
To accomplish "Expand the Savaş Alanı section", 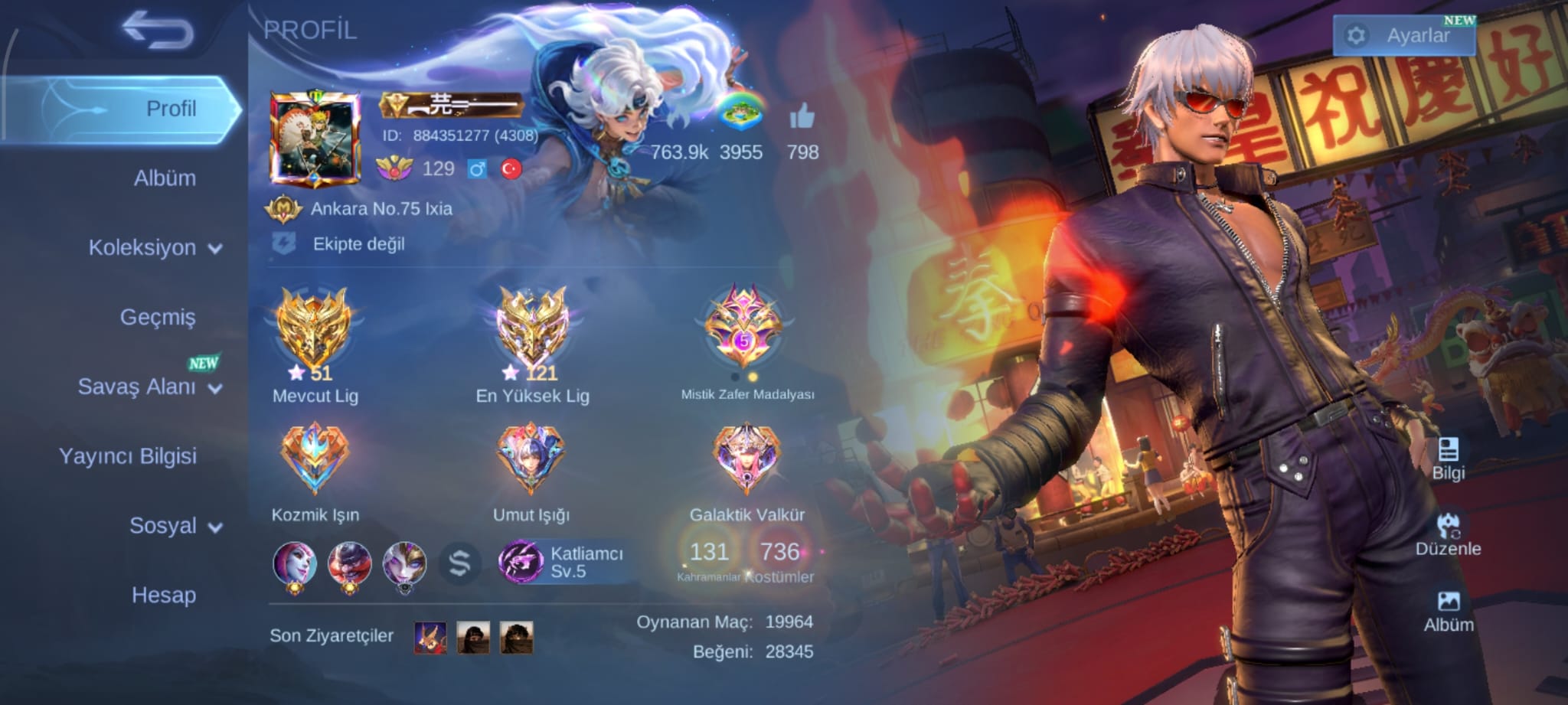I will [149, 387].
